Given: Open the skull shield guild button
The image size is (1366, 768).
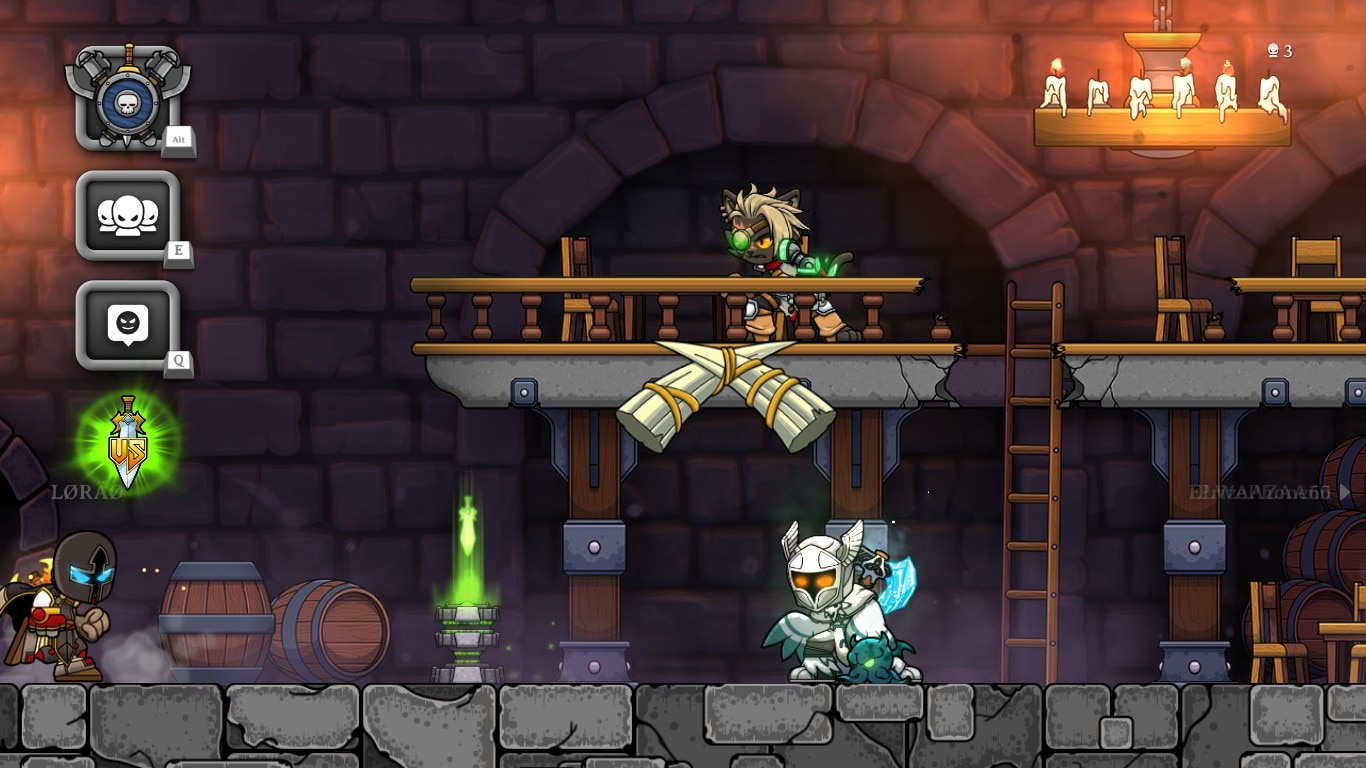Looking at the screenshot, I should point(128,99).
